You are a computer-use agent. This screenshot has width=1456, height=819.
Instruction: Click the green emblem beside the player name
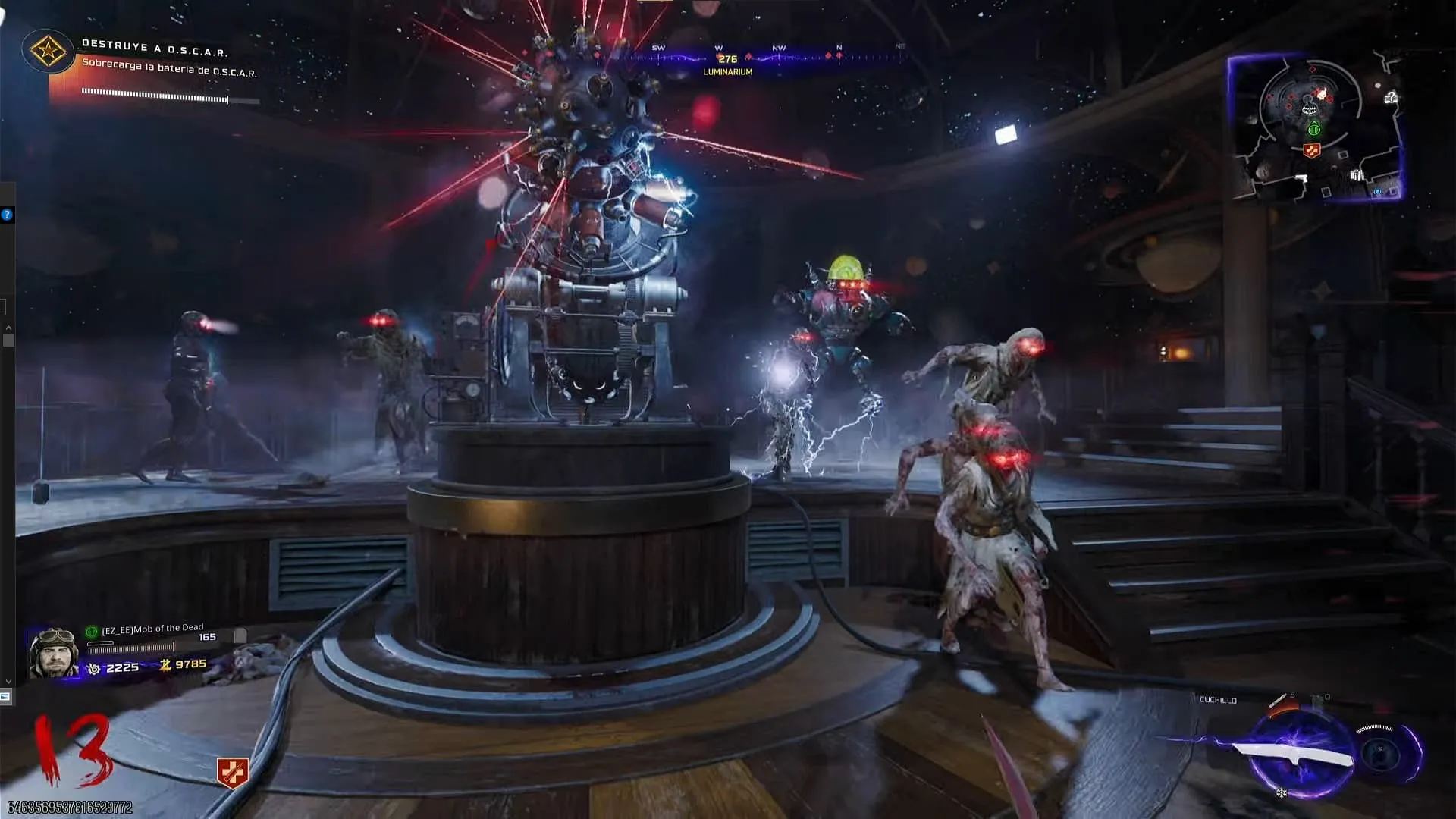click(x=92, y=631)
